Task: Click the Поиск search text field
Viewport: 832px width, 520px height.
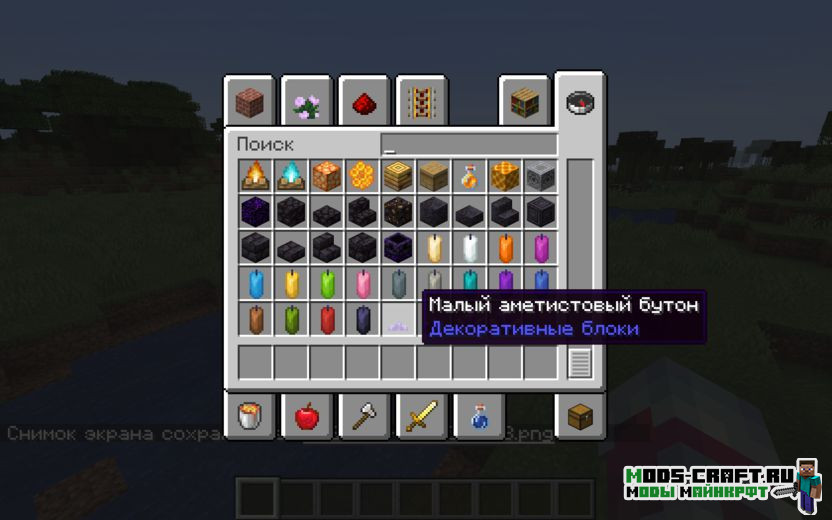Action: (468, 144)
